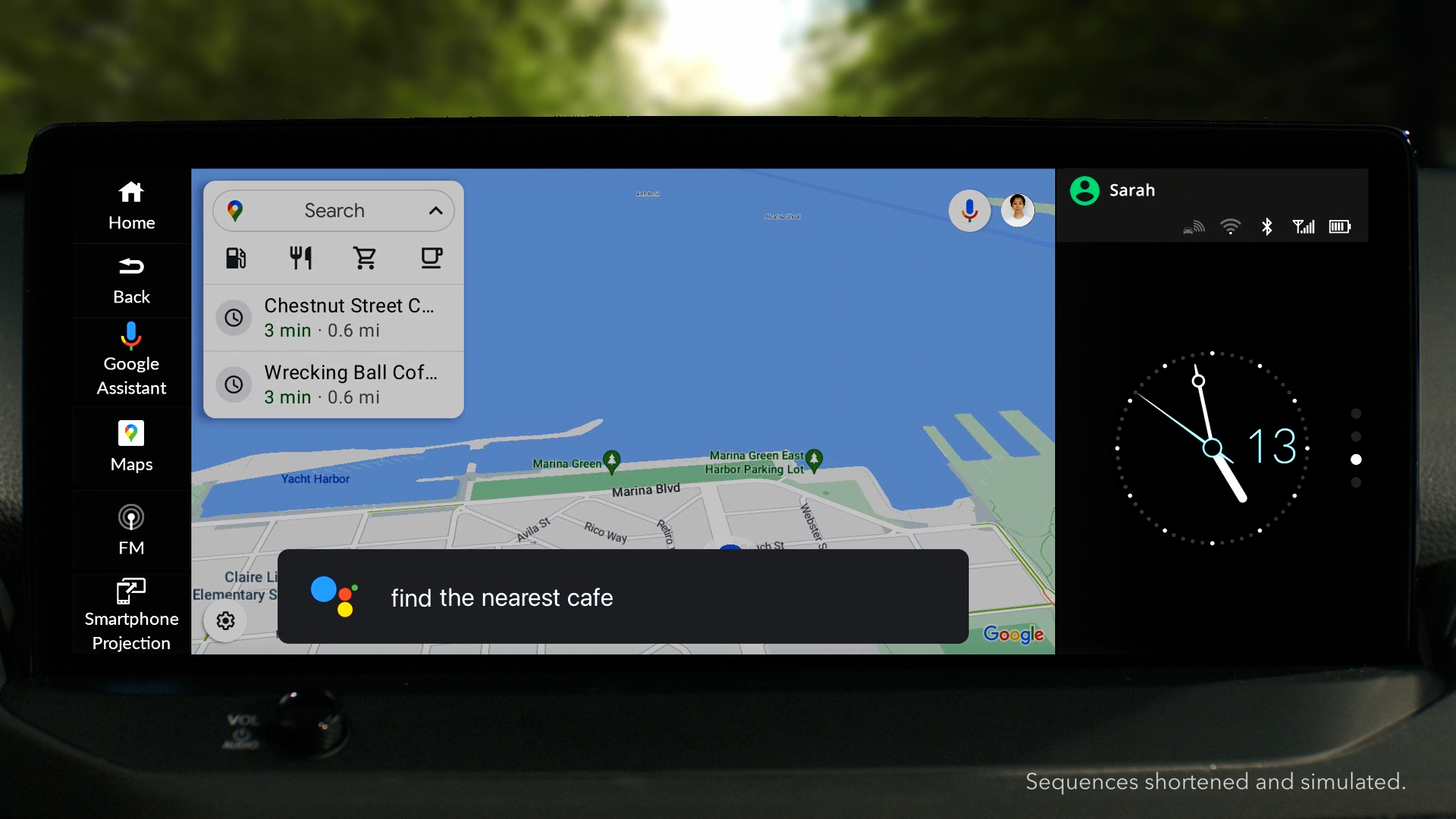Tap the page indicator dots
Screen dimensions: 1456x819
point(1355,447)
